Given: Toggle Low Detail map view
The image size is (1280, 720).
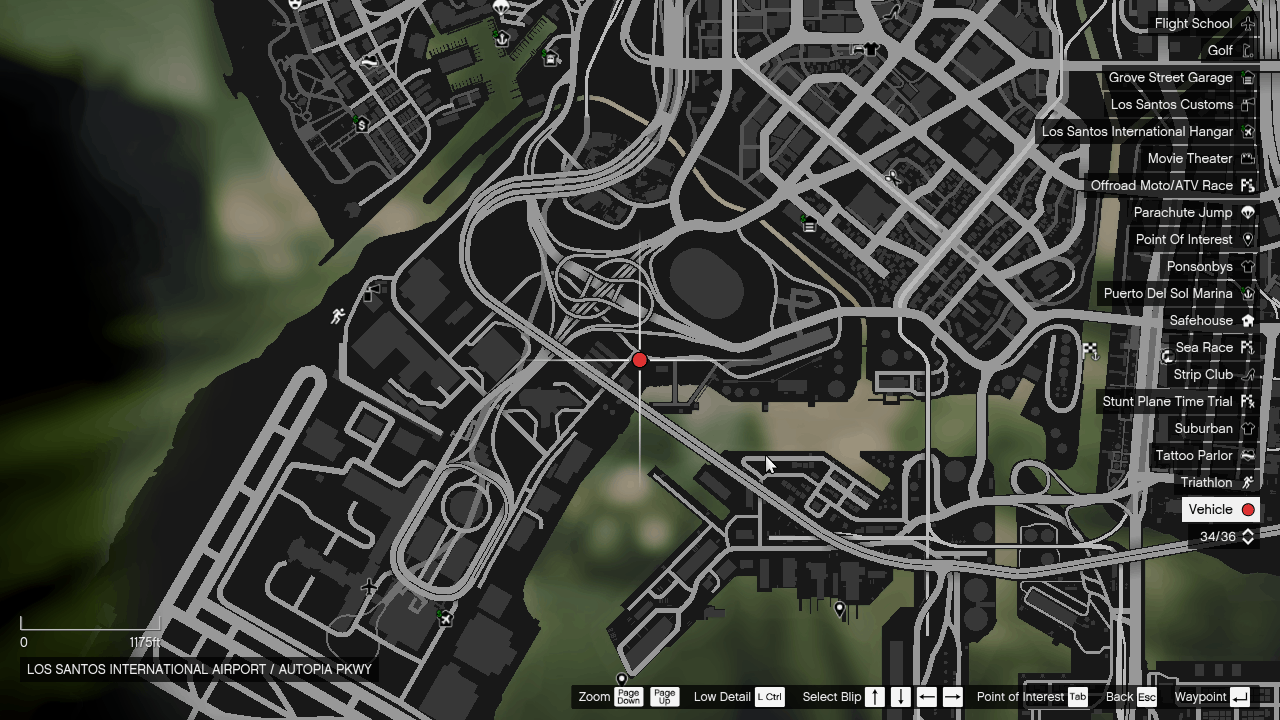Looking at the screenshot, I should click(769, 697).
